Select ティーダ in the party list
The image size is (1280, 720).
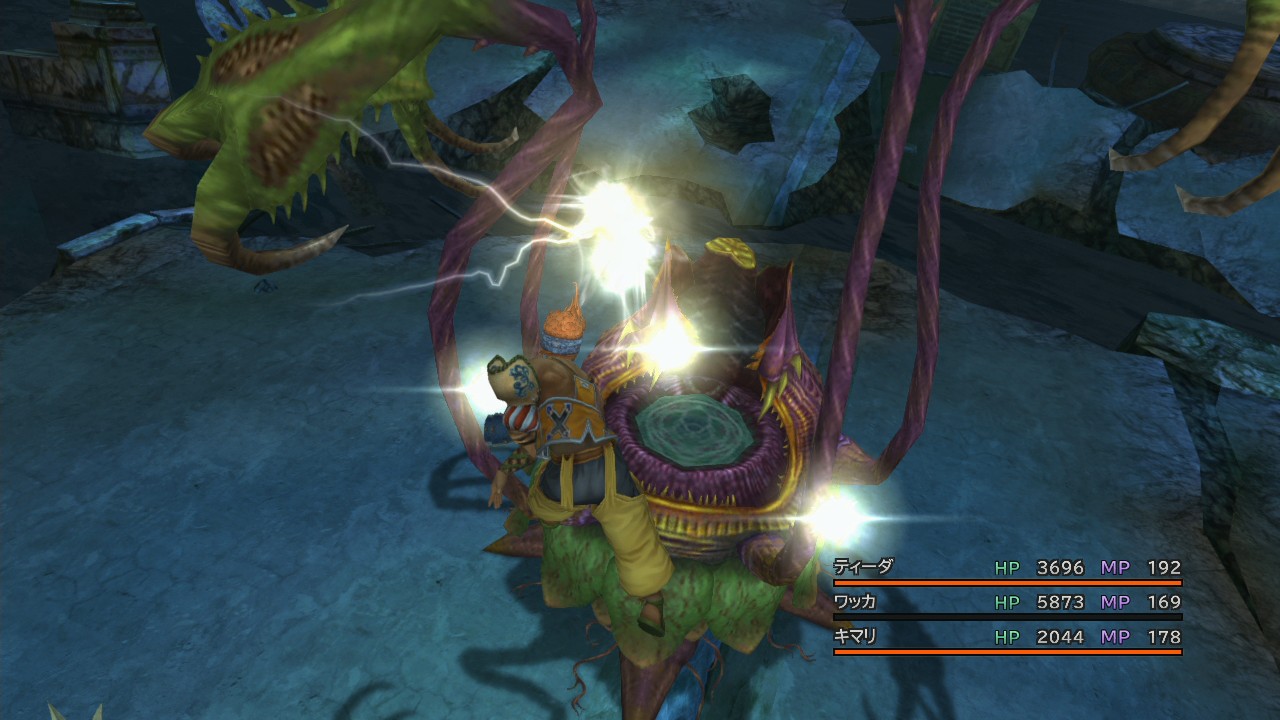pos(862,567)
